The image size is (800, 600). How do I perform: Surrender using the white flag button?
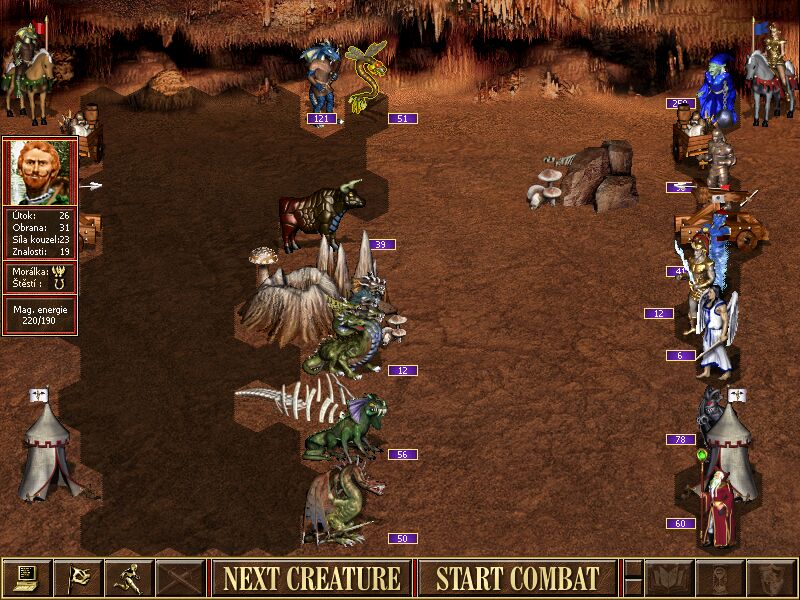(77, 578)
